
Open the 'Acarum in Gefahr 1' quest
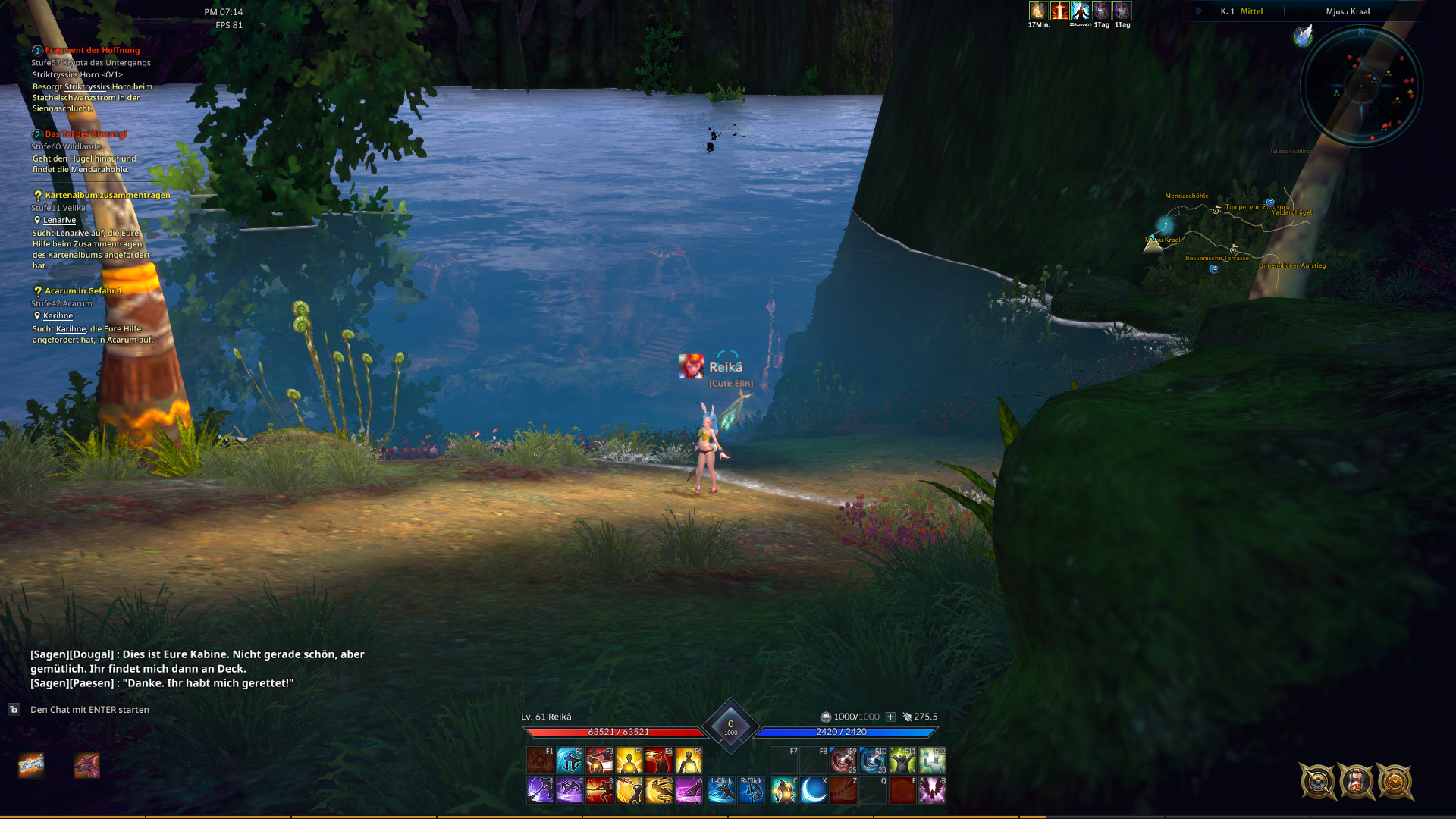coord(83,290)
